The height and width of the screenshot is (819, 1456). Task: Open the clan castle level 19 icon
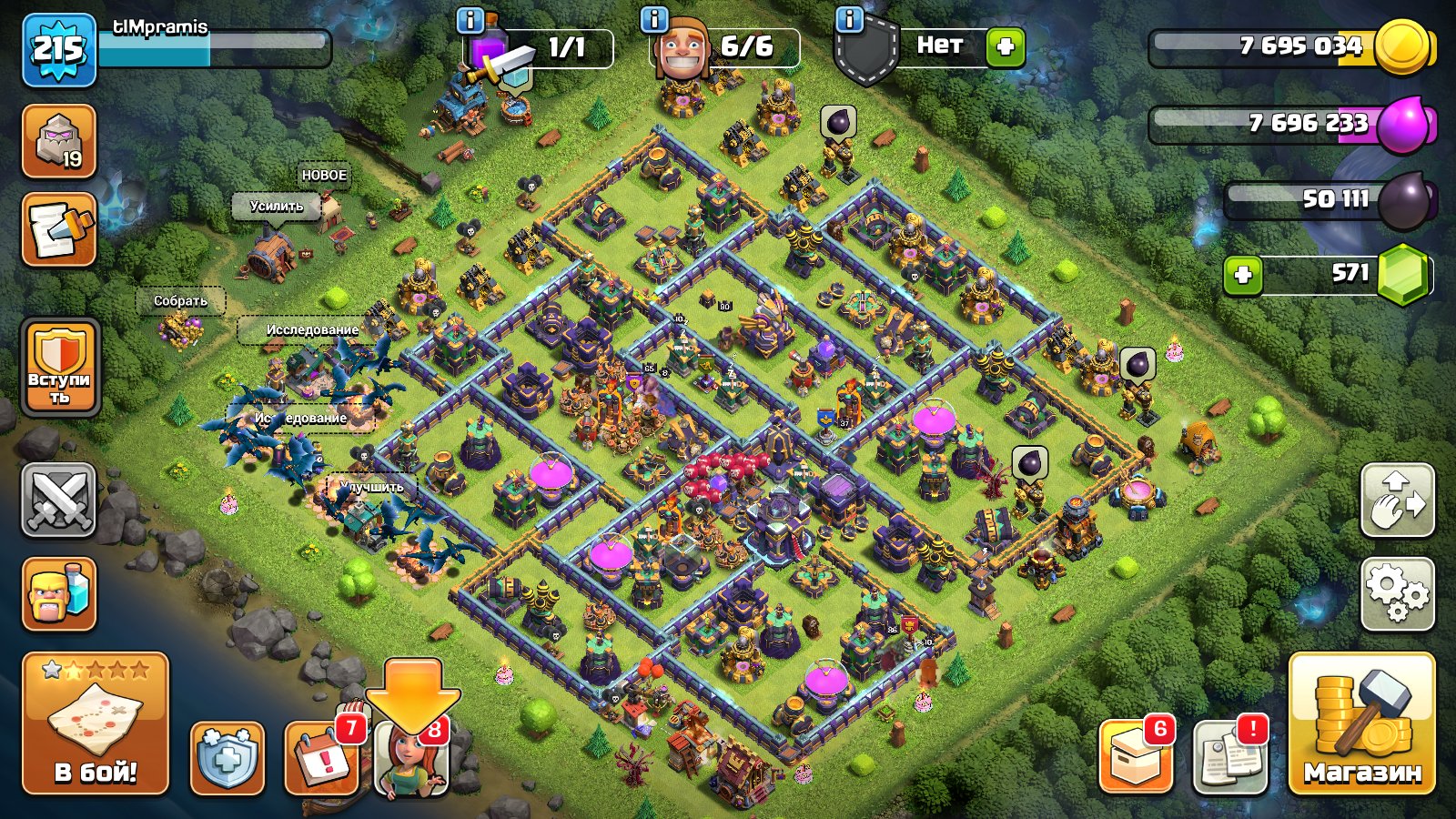[58, 141]
